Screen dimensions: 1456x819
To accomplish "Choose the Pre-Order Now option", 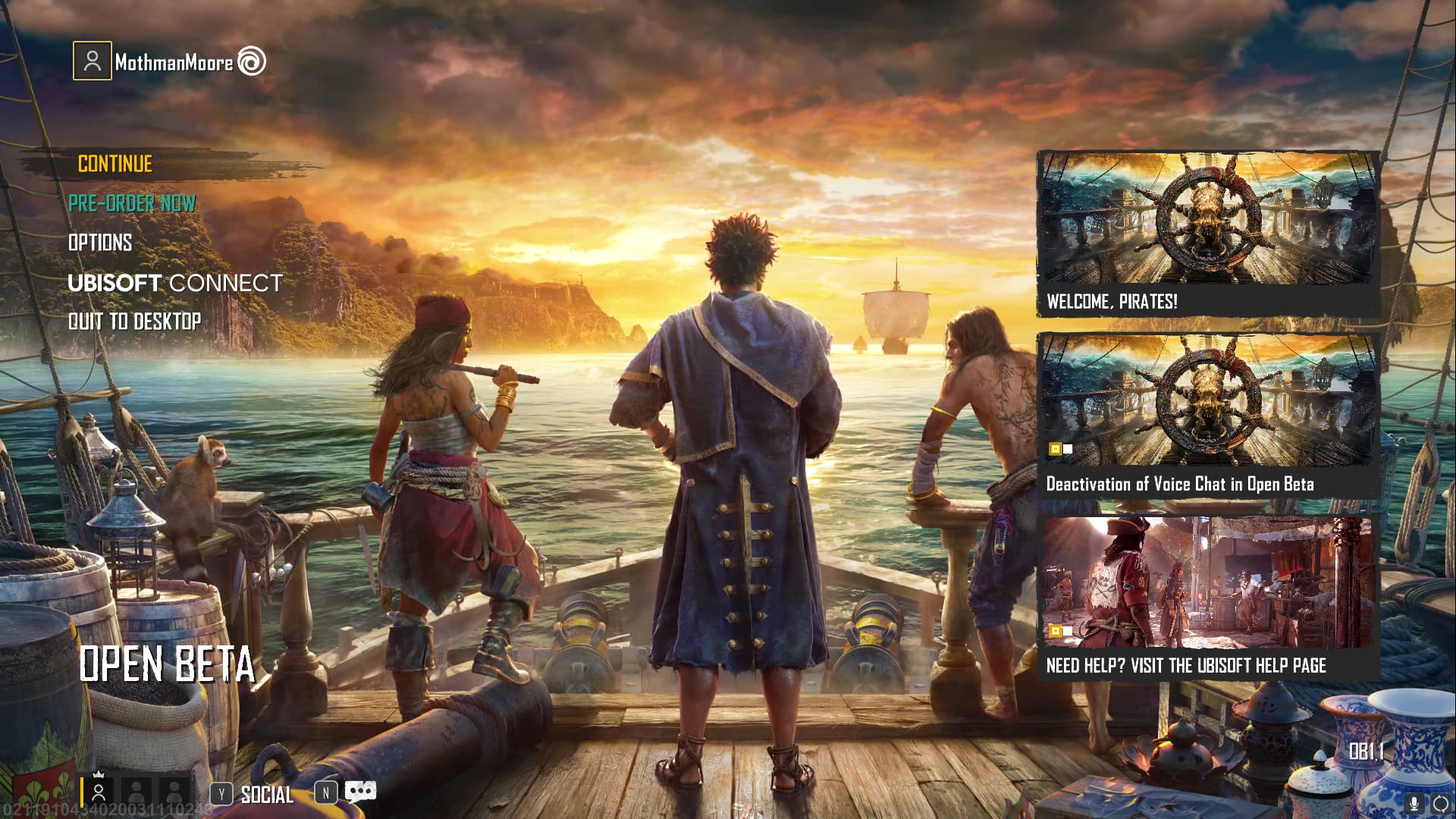I will click(132, 203).
